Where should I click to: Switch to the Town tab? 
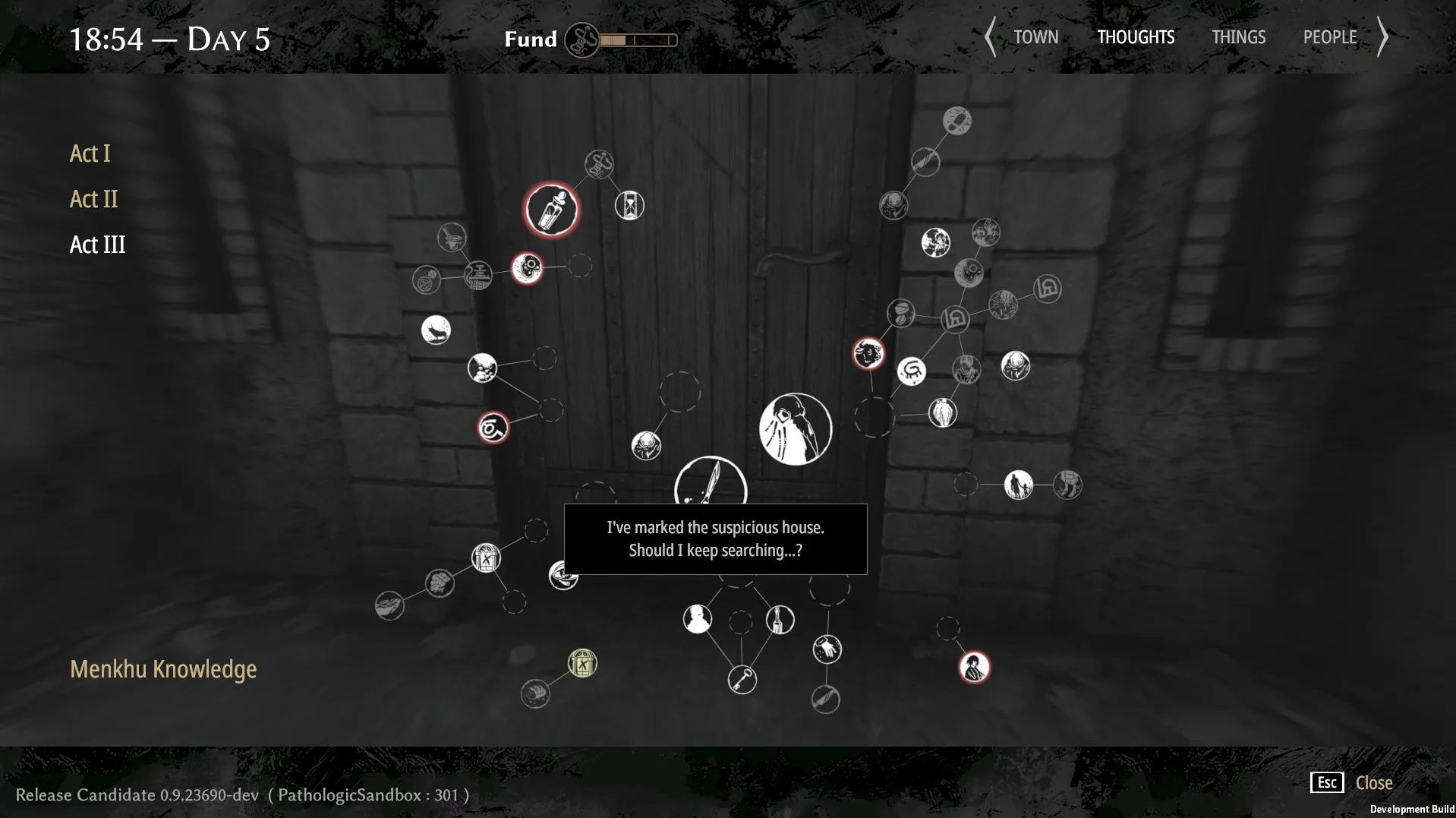(x=1035, y=37)
